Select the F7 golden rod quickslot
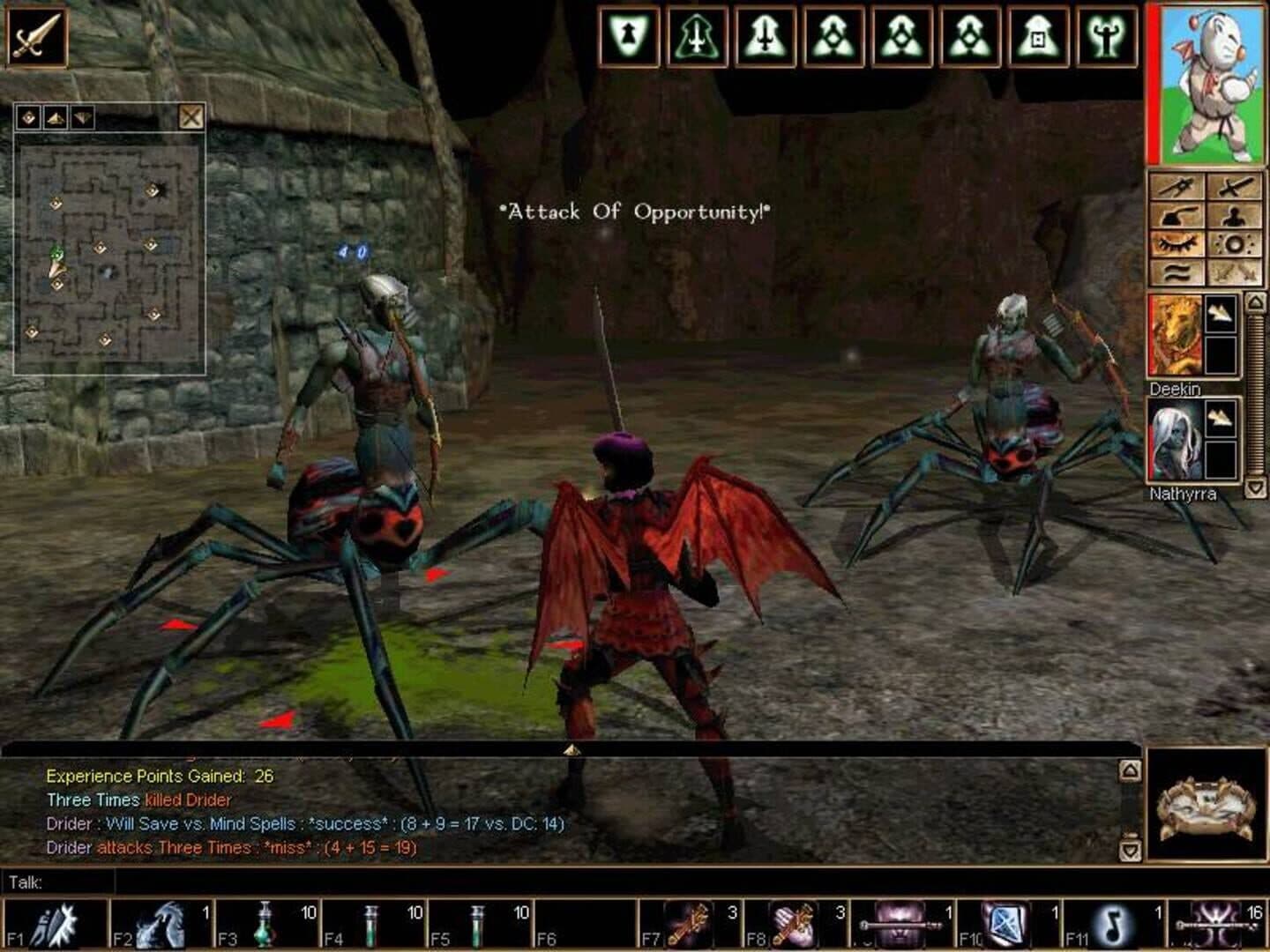The height and width of the screenshot is (952, 1270). 688,924
